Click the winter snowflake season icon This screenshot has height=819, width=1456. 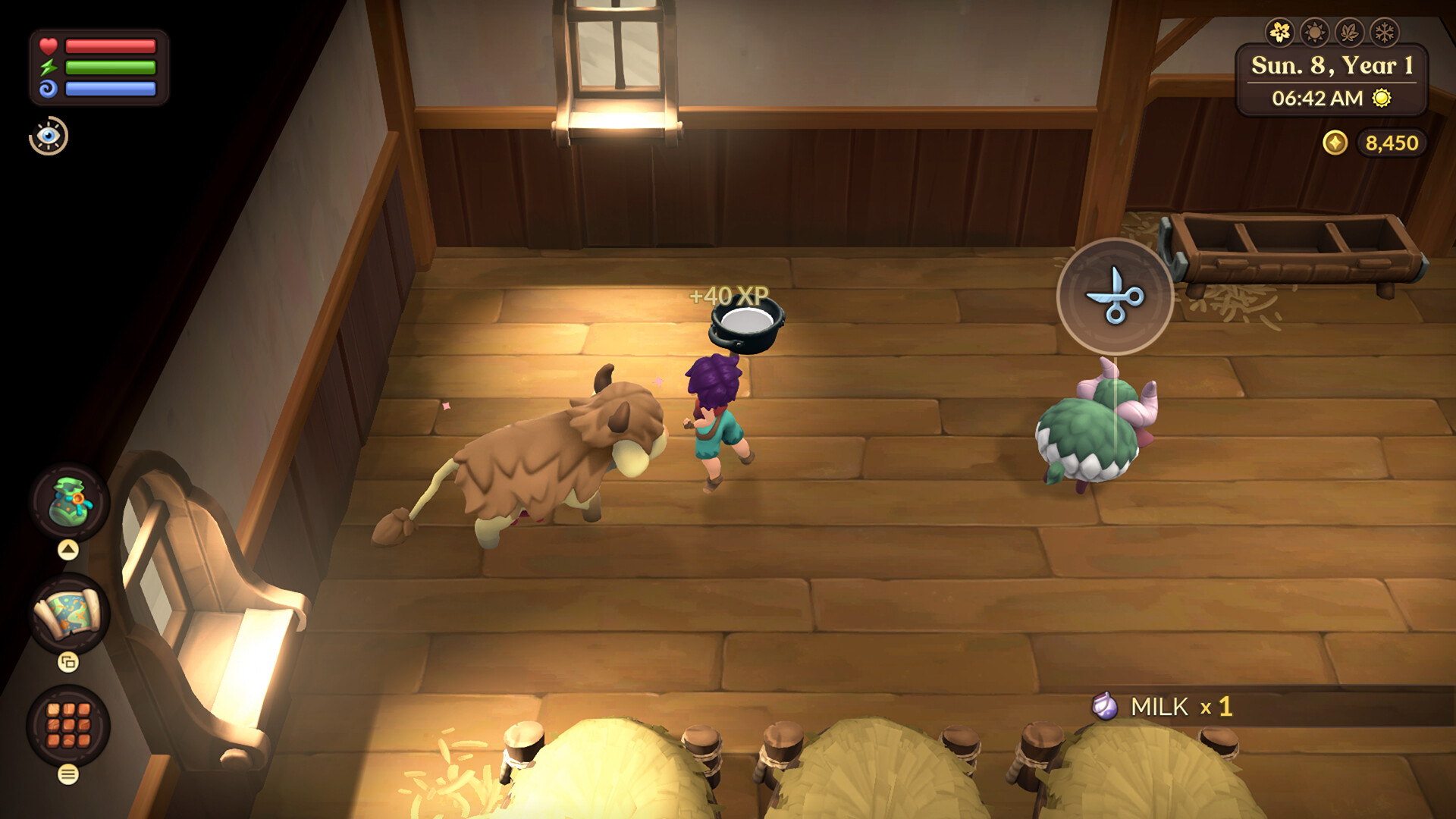click(x=1385, y=33)
